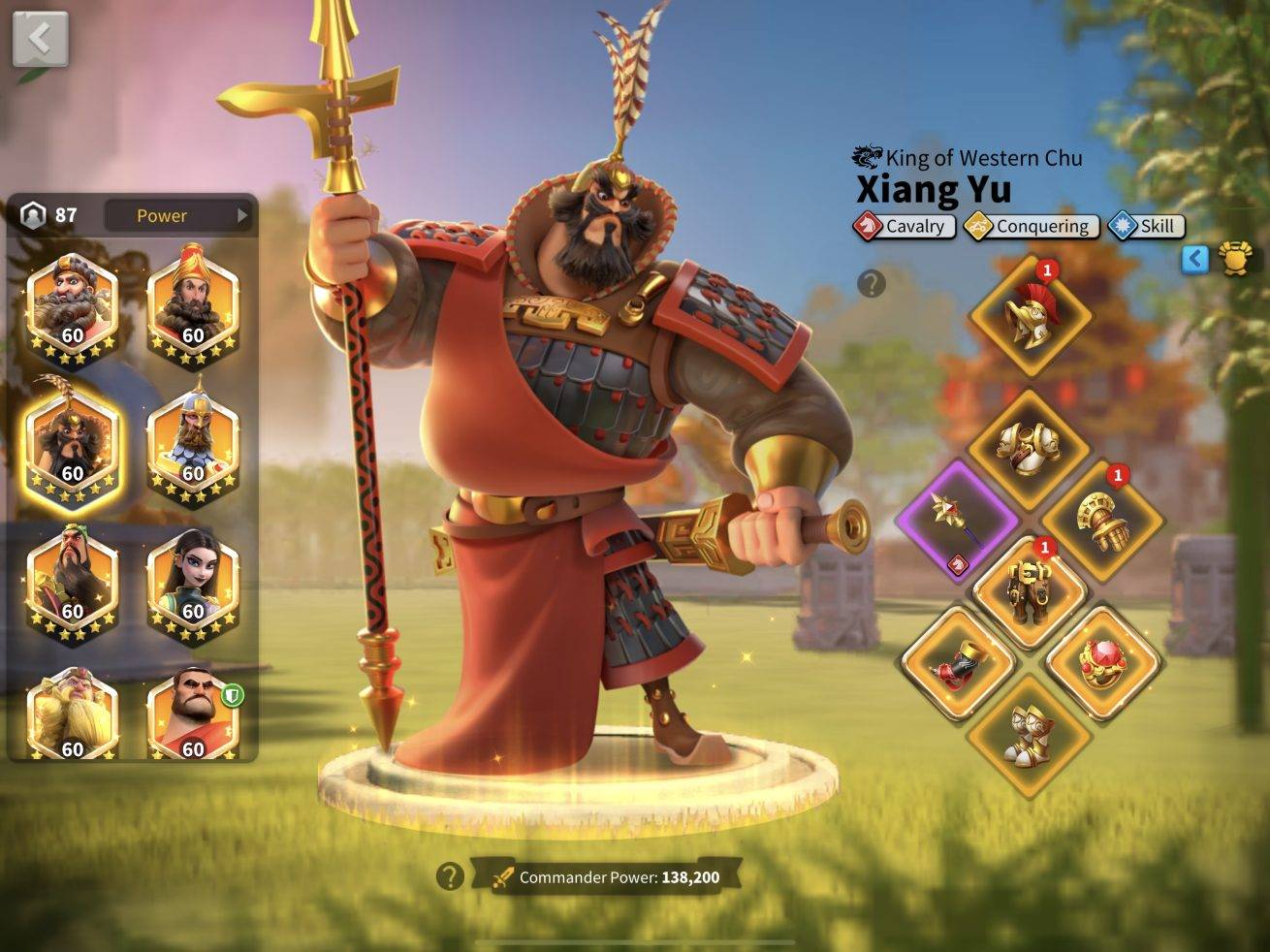Choose the commander with the red-gold turban
The image size is (1270, 952).
[x=193, y=303]
